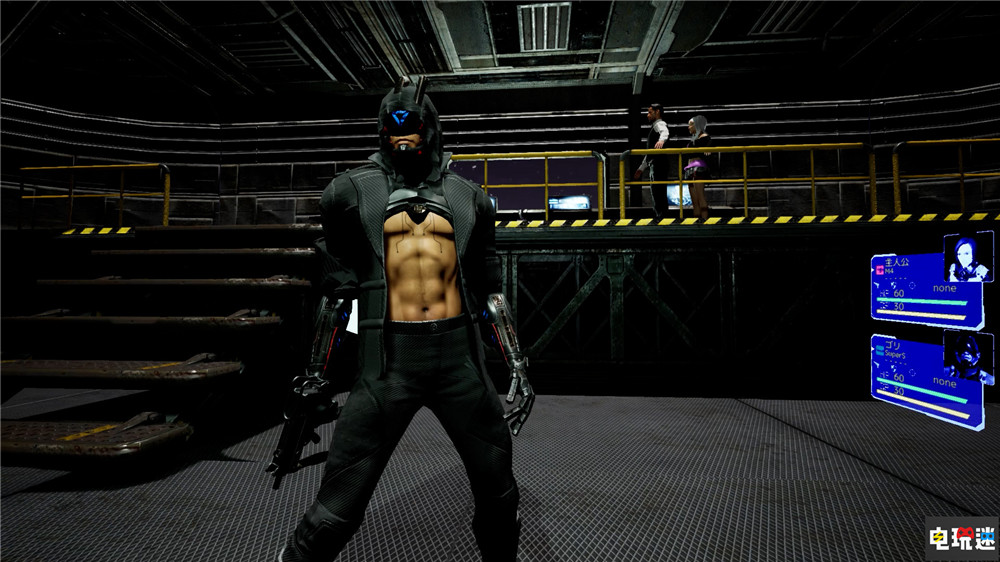Click the M4 weapon icon on 主人公's panel
1000x562 pixels.
click(880, 270)
